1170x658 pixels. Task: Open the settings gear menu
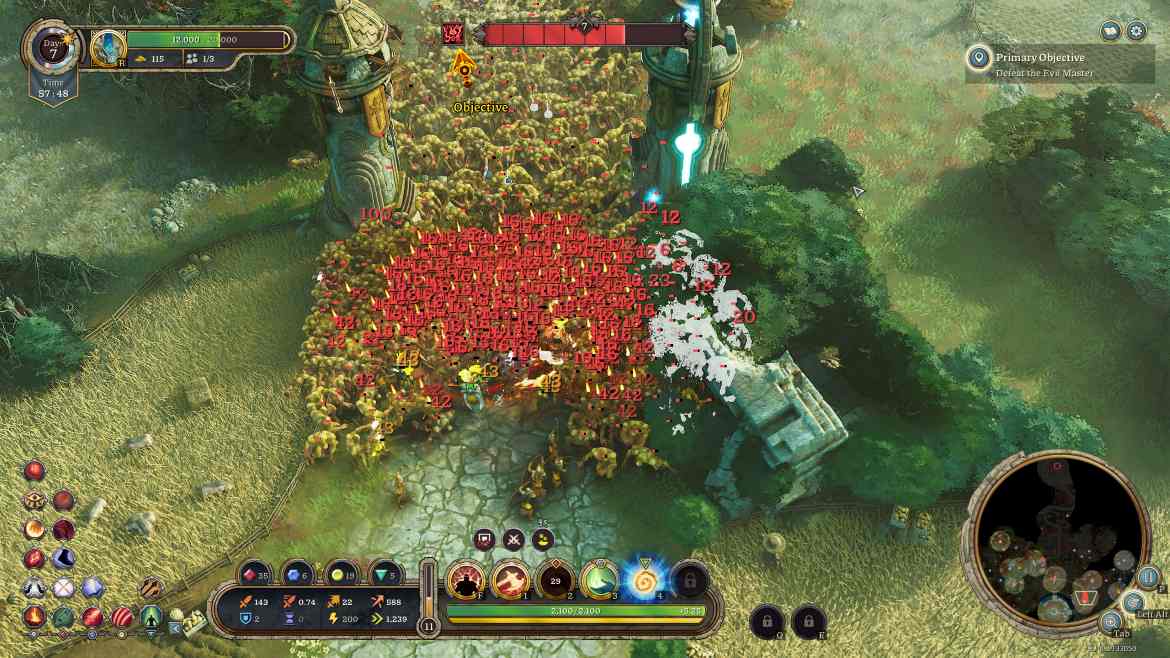(x=1137, y=31)
